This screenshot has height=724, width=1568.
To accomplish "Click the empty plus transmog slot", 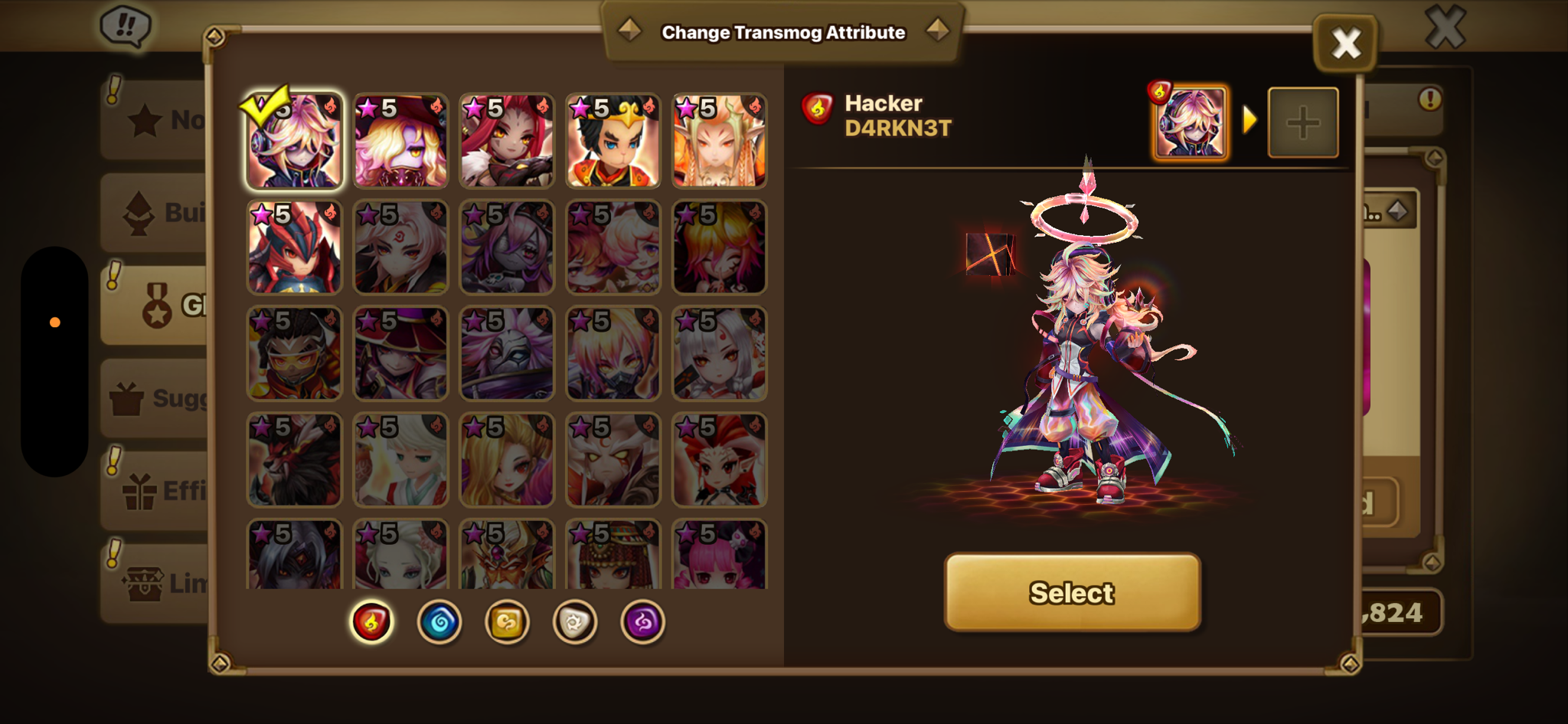I will (1303, 123).
